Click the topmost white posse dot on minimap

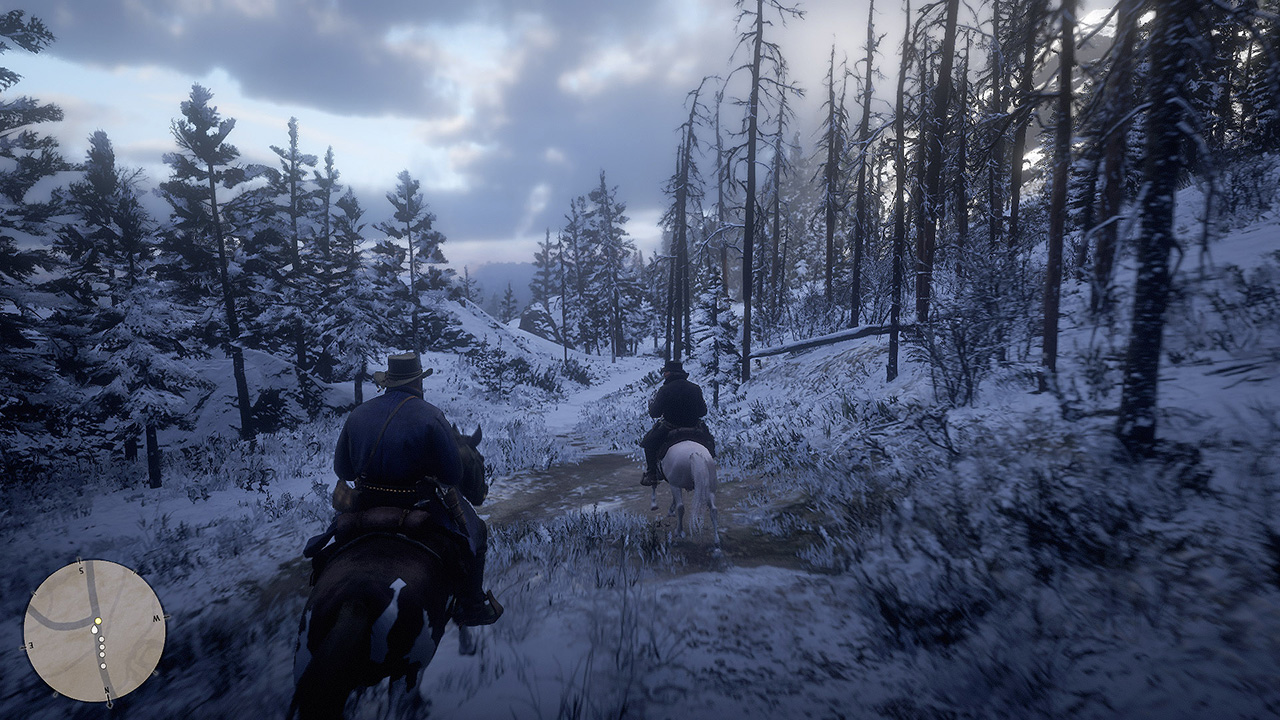pyautogui.click(x=102, y=640)
